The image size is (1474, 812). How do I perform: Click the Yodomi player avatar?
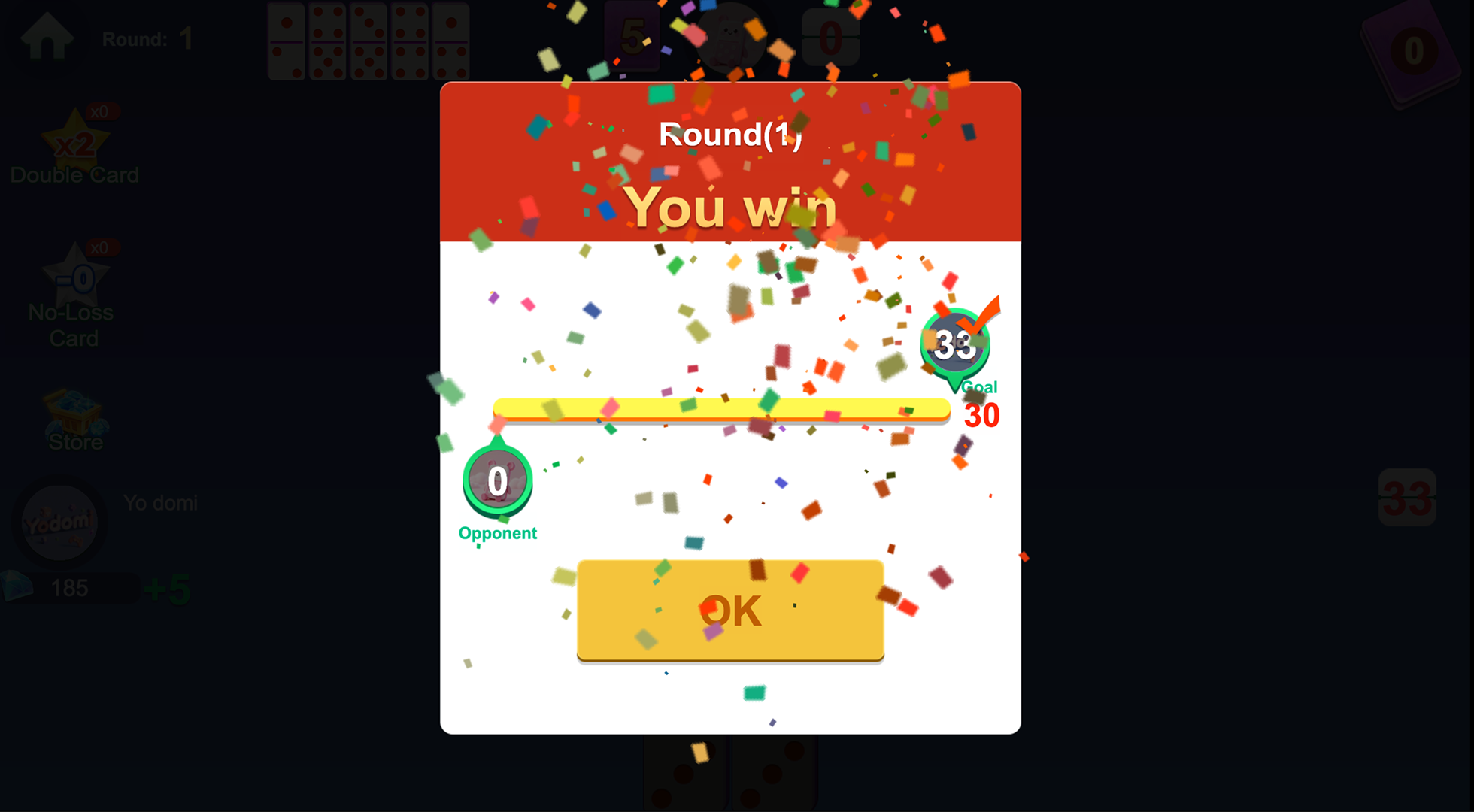pos(59,521)
